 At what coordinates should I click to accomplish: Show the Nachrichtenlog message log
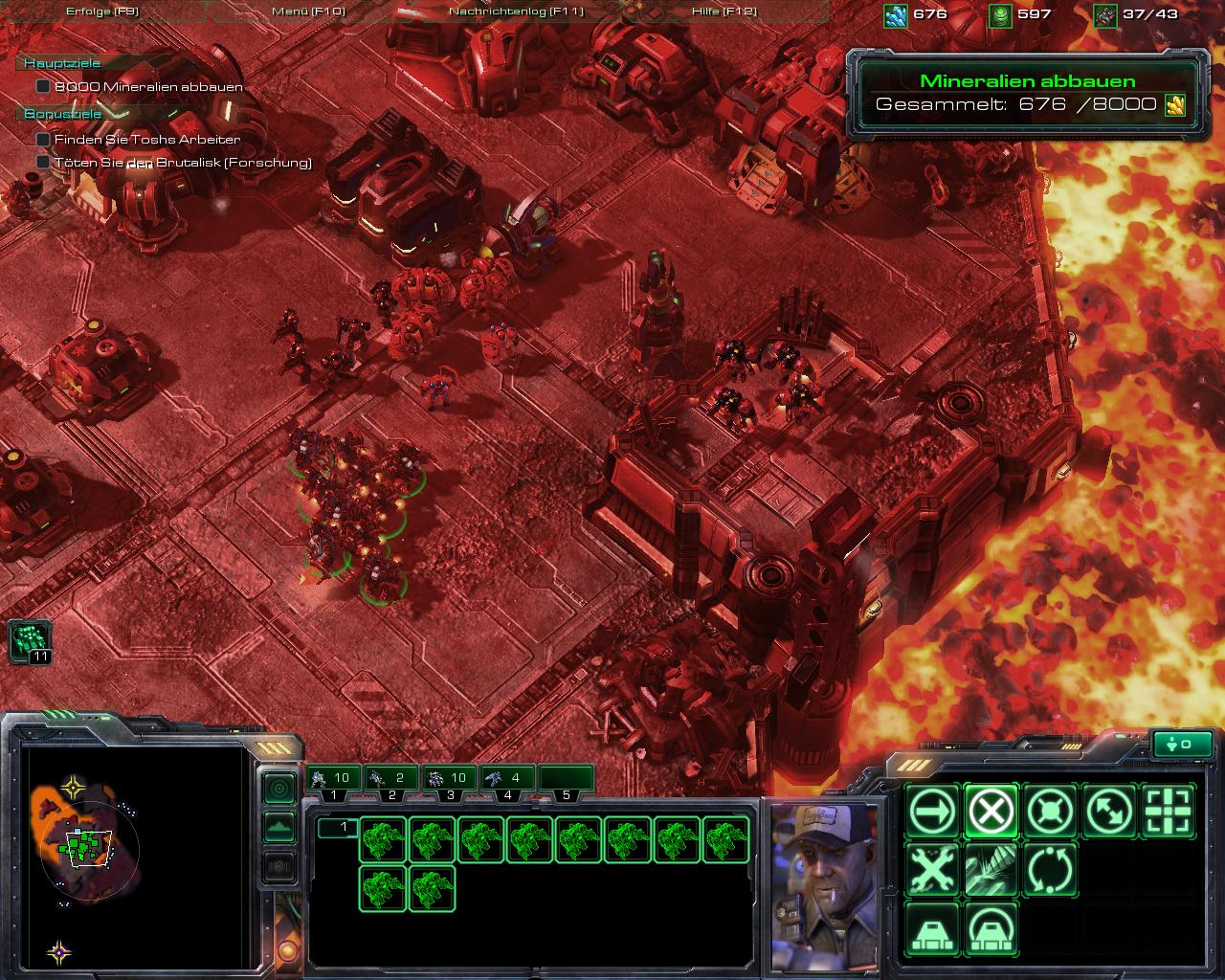(516, 11)
